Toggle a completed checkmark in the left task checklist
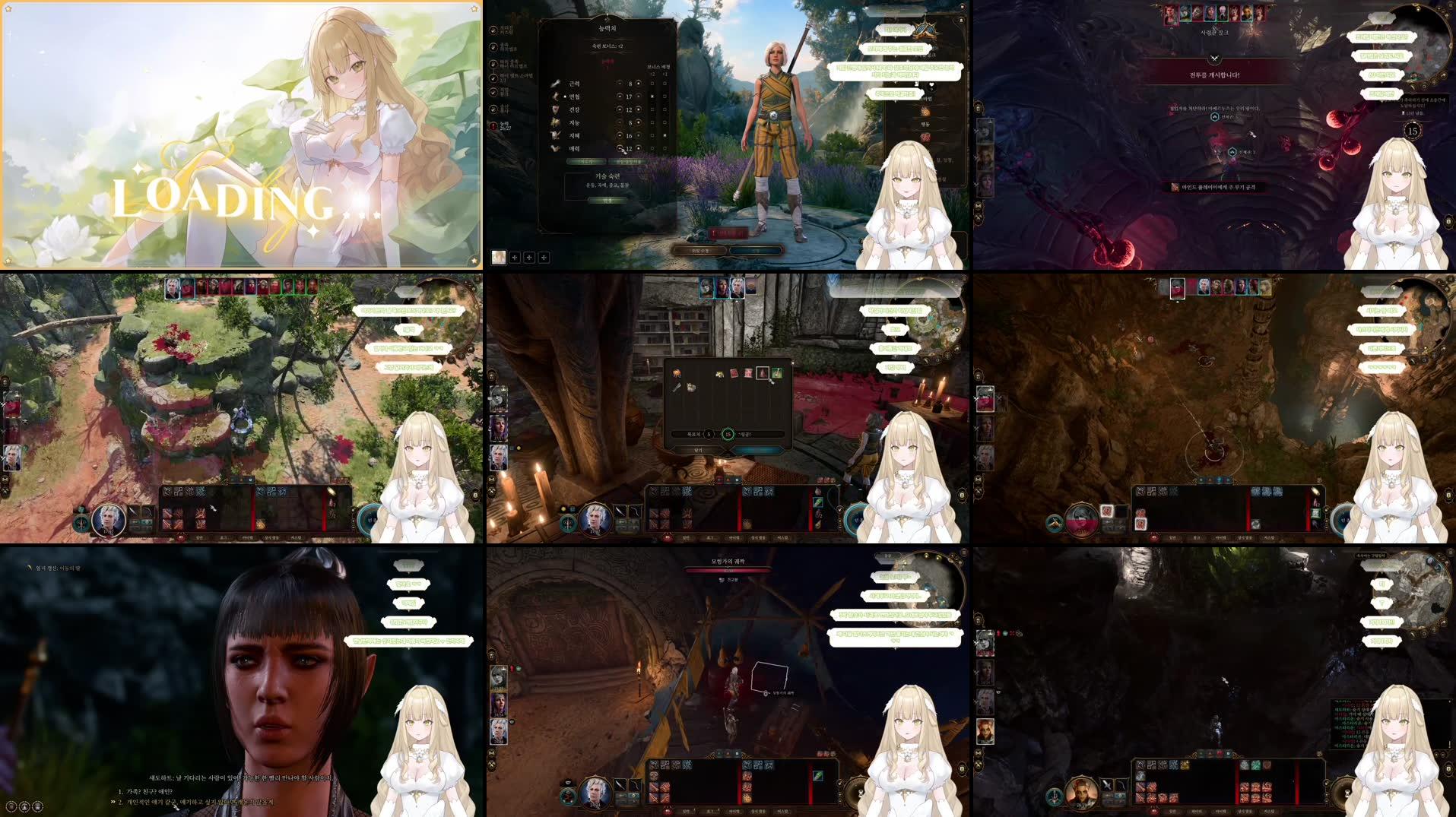The width and height of the screenshot is (1456, 817). point(493,30)
